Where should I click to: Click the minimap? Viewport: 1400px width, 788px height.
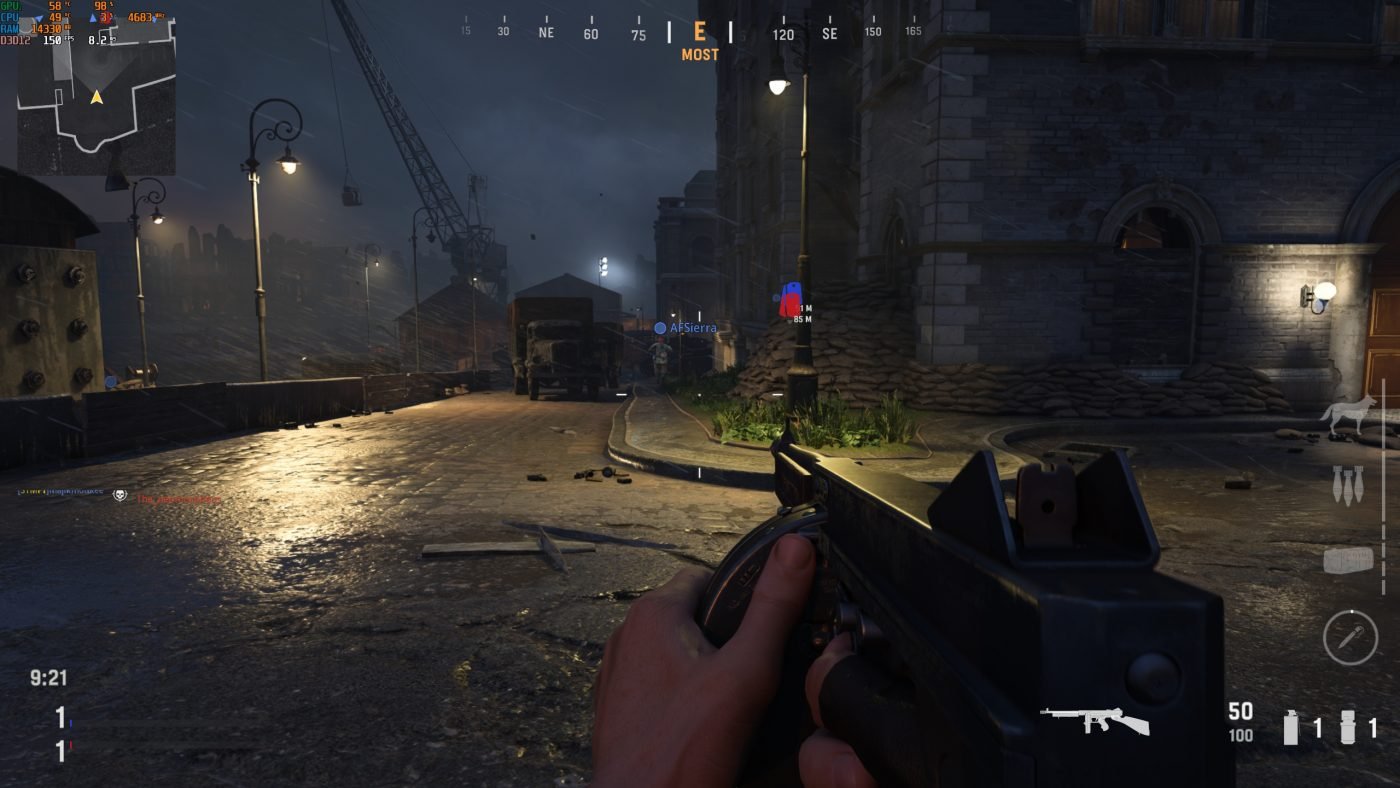(96, 97)
